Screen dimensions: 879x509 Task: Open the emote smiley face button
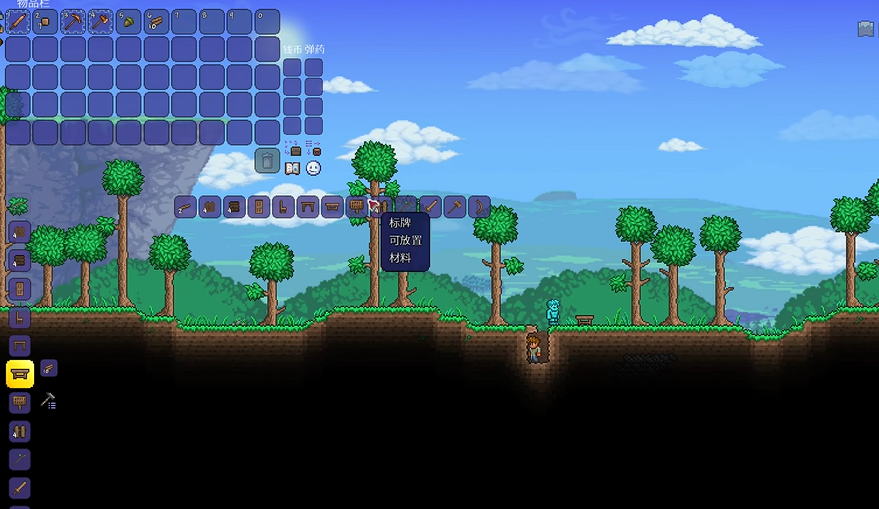[314, 168]
